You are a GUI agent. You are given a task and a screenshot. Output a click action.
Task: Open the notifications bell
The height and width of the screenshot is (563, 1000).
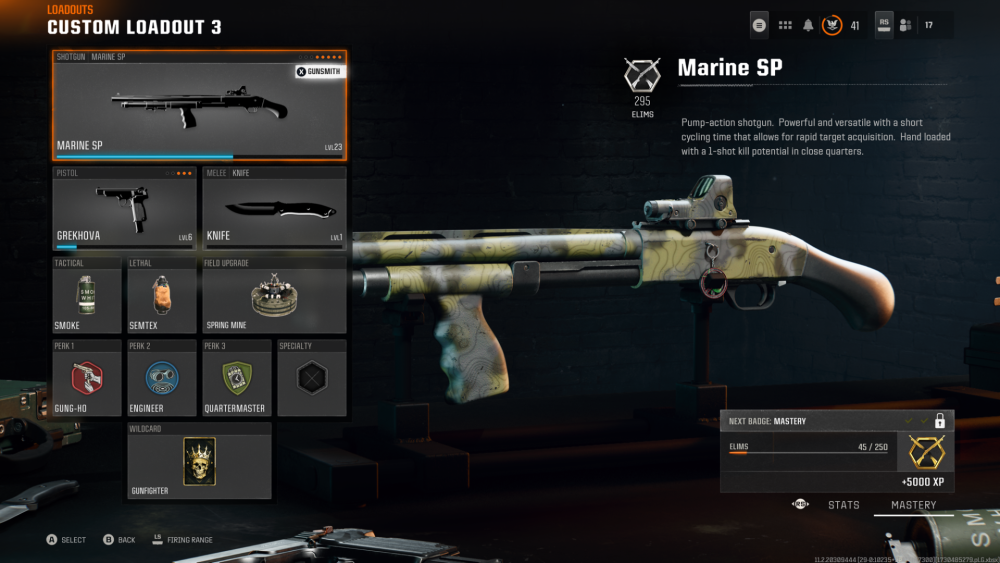tap(808, 25)
